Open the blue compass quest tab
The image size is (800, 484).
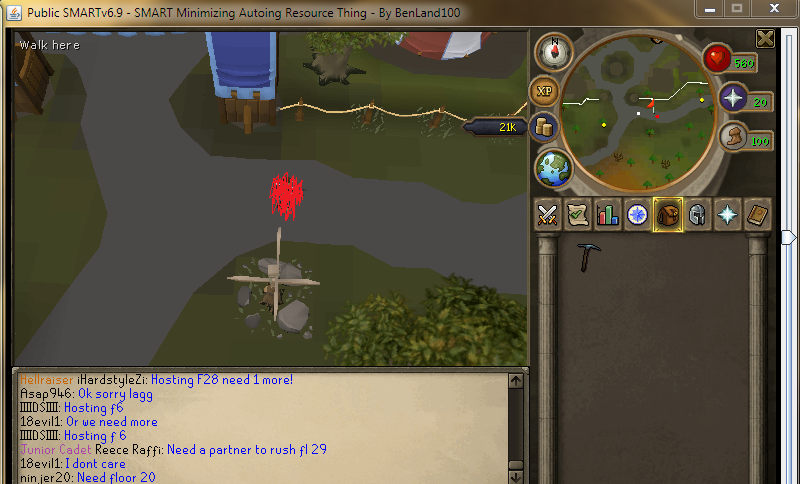point(637,214)
